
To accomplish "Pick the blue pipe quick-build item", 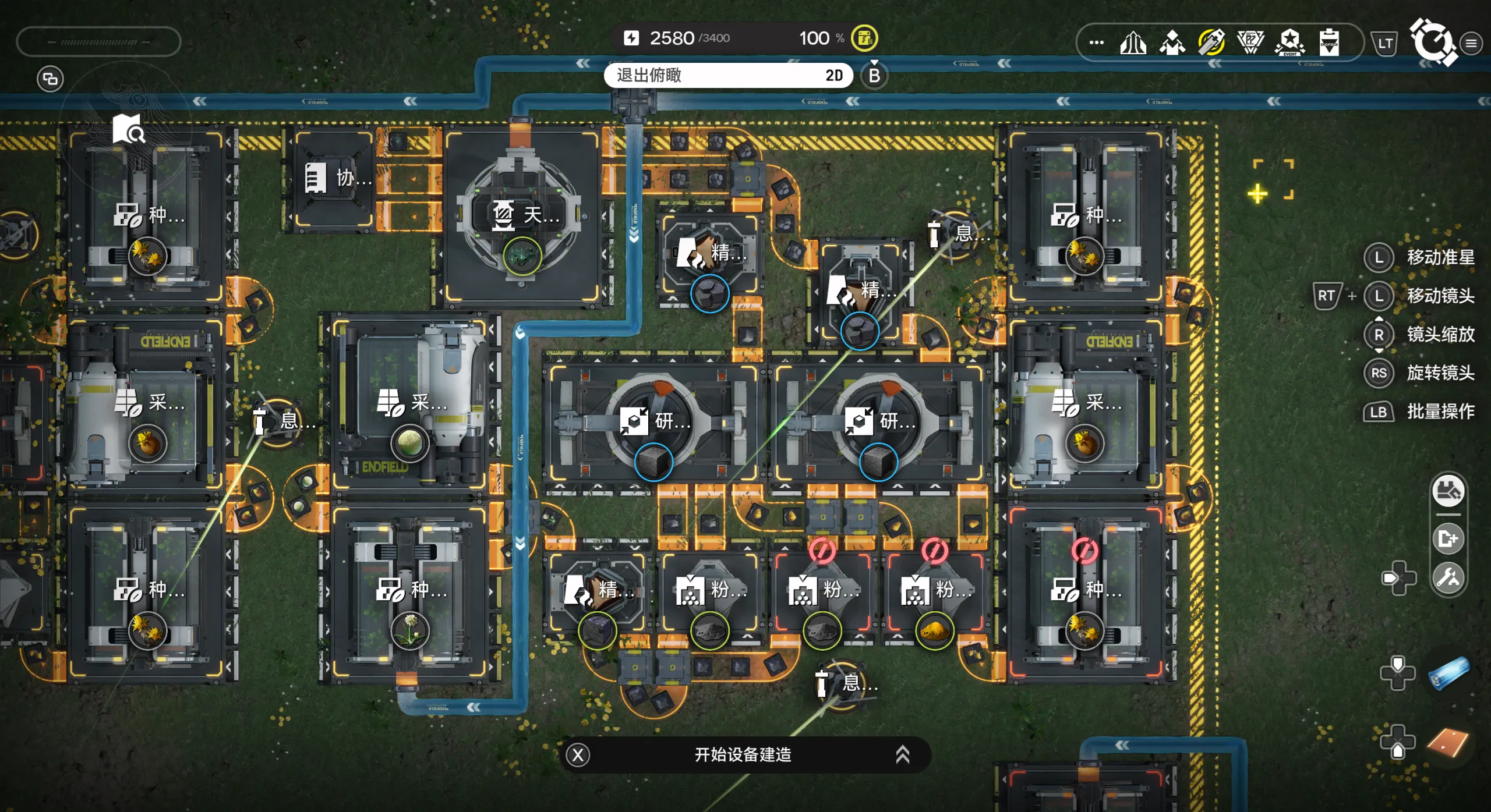I will point(1449,673).
